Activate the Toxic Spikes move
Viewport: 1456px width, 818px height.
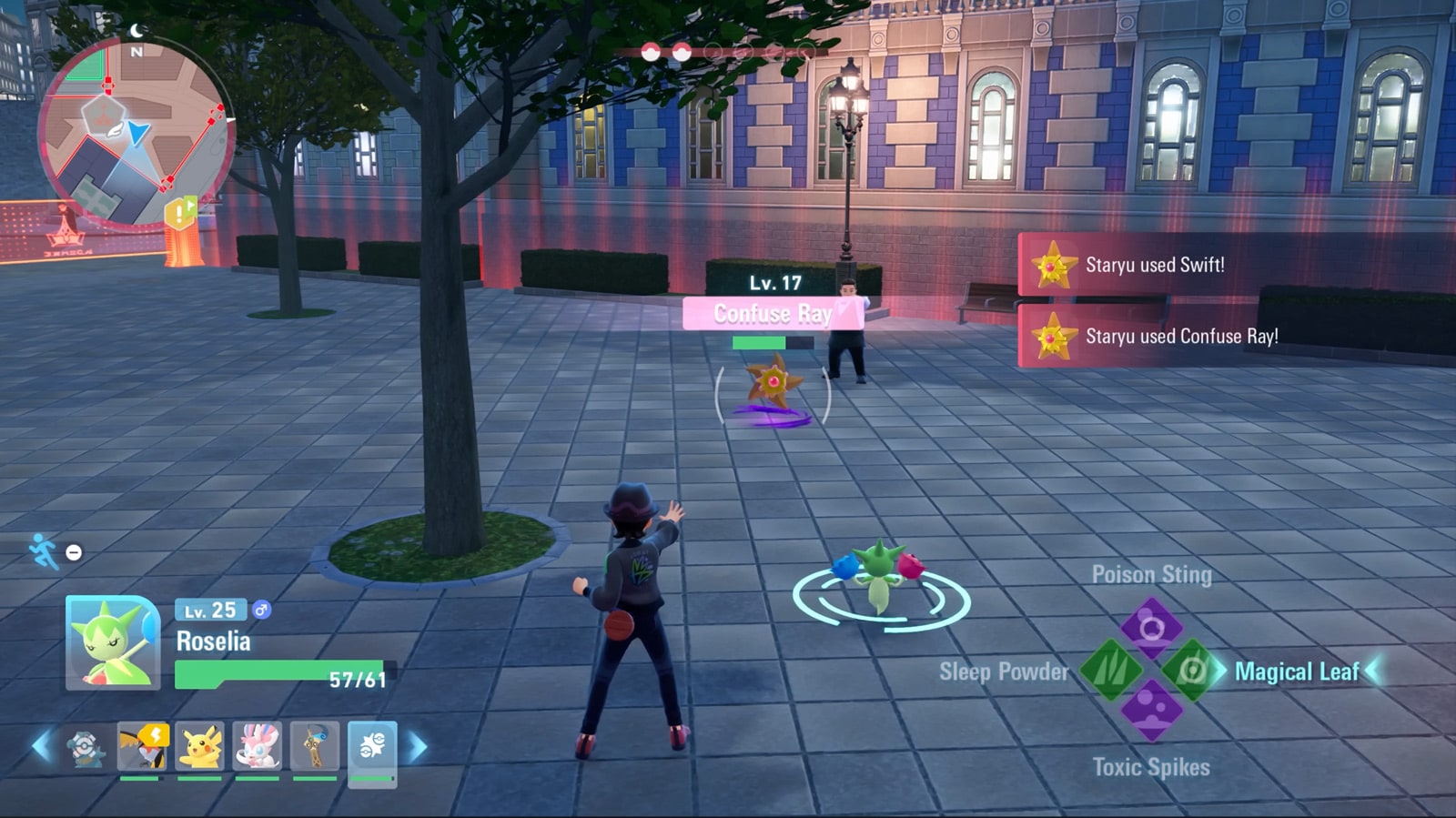click(x=1152, y=712)
